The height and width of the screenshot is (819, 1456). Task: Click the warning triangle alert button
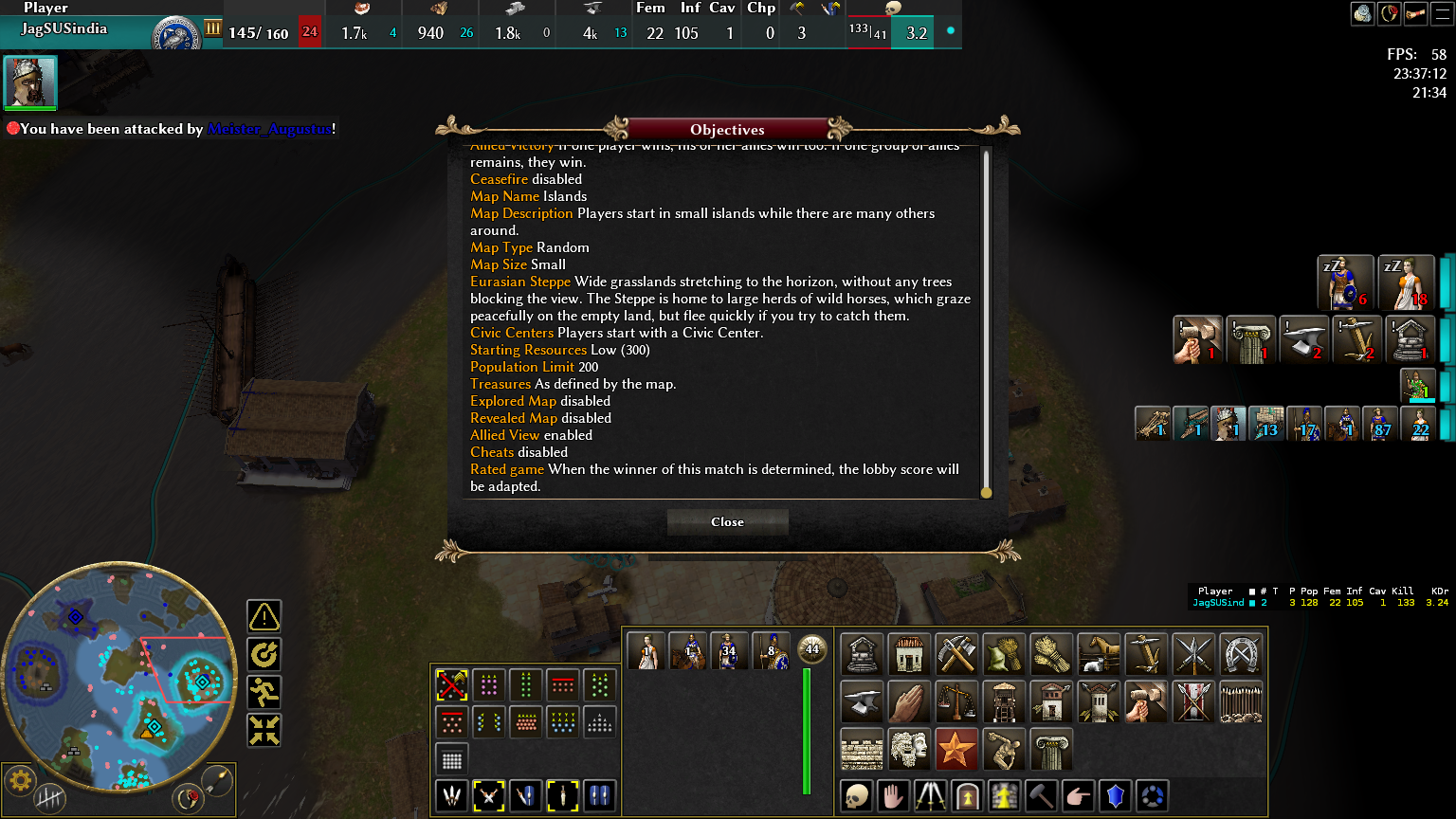click(264, 616)
